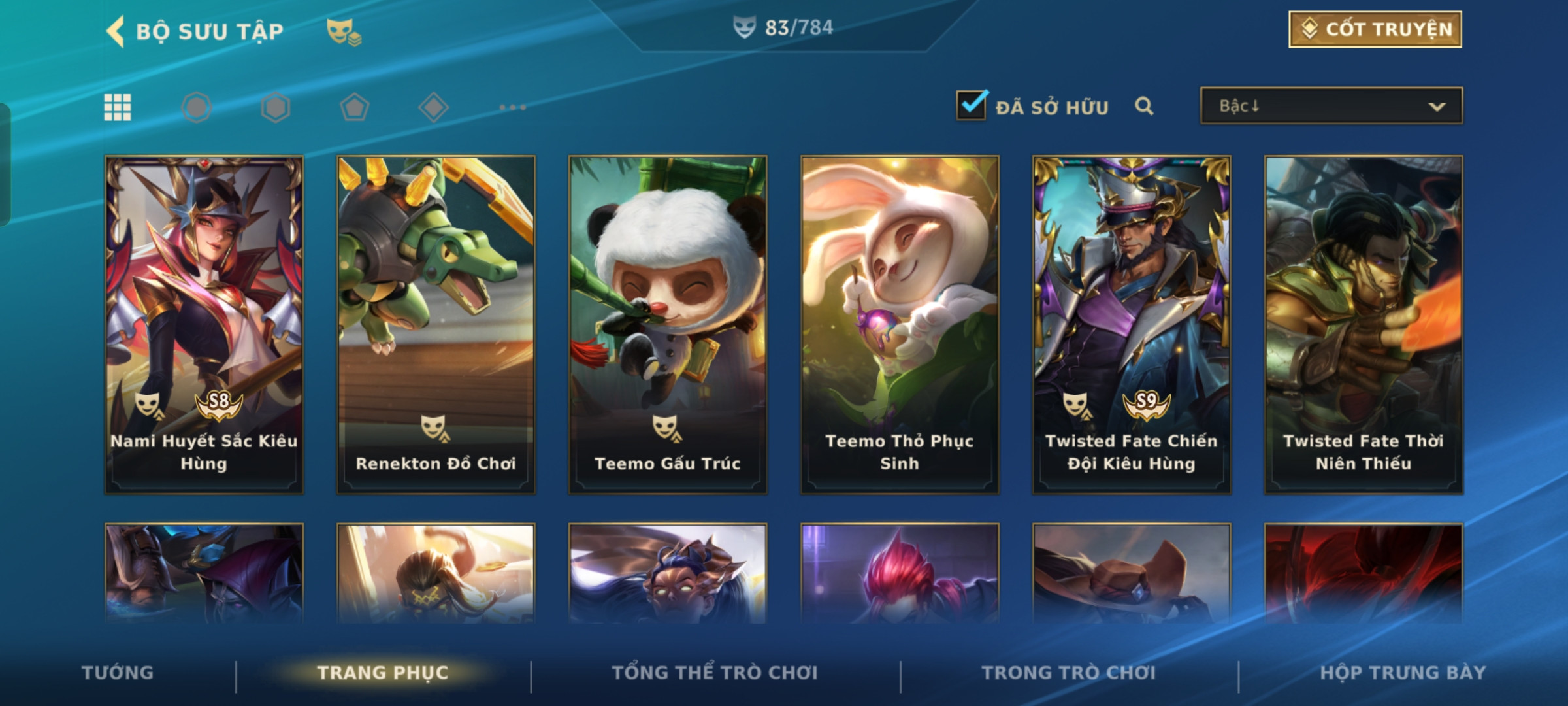Select the diamond-shaped rarity filter

coord(433,107)
